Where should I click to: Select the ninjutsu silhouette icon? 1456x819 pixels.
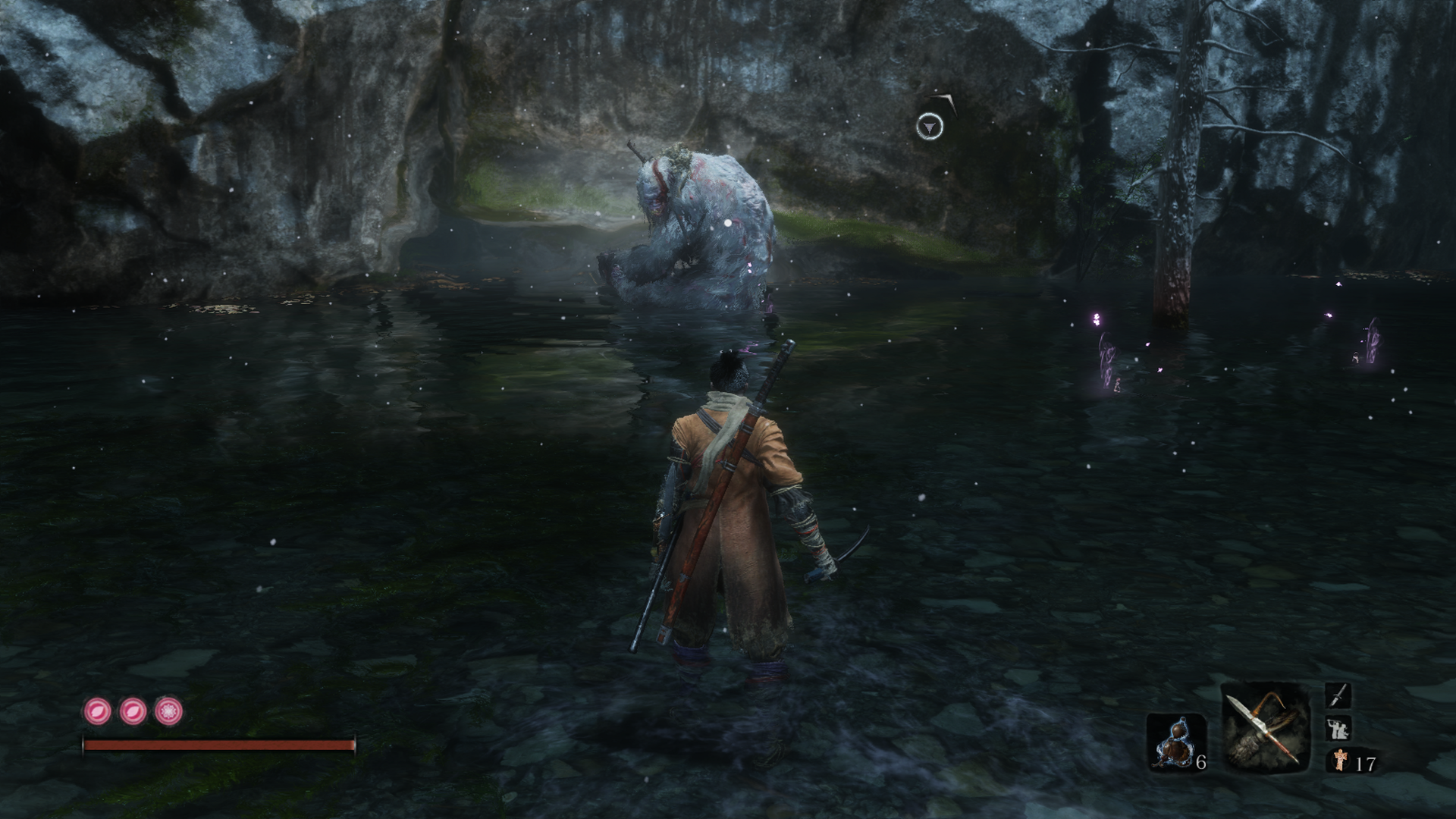pos(1338,729)
